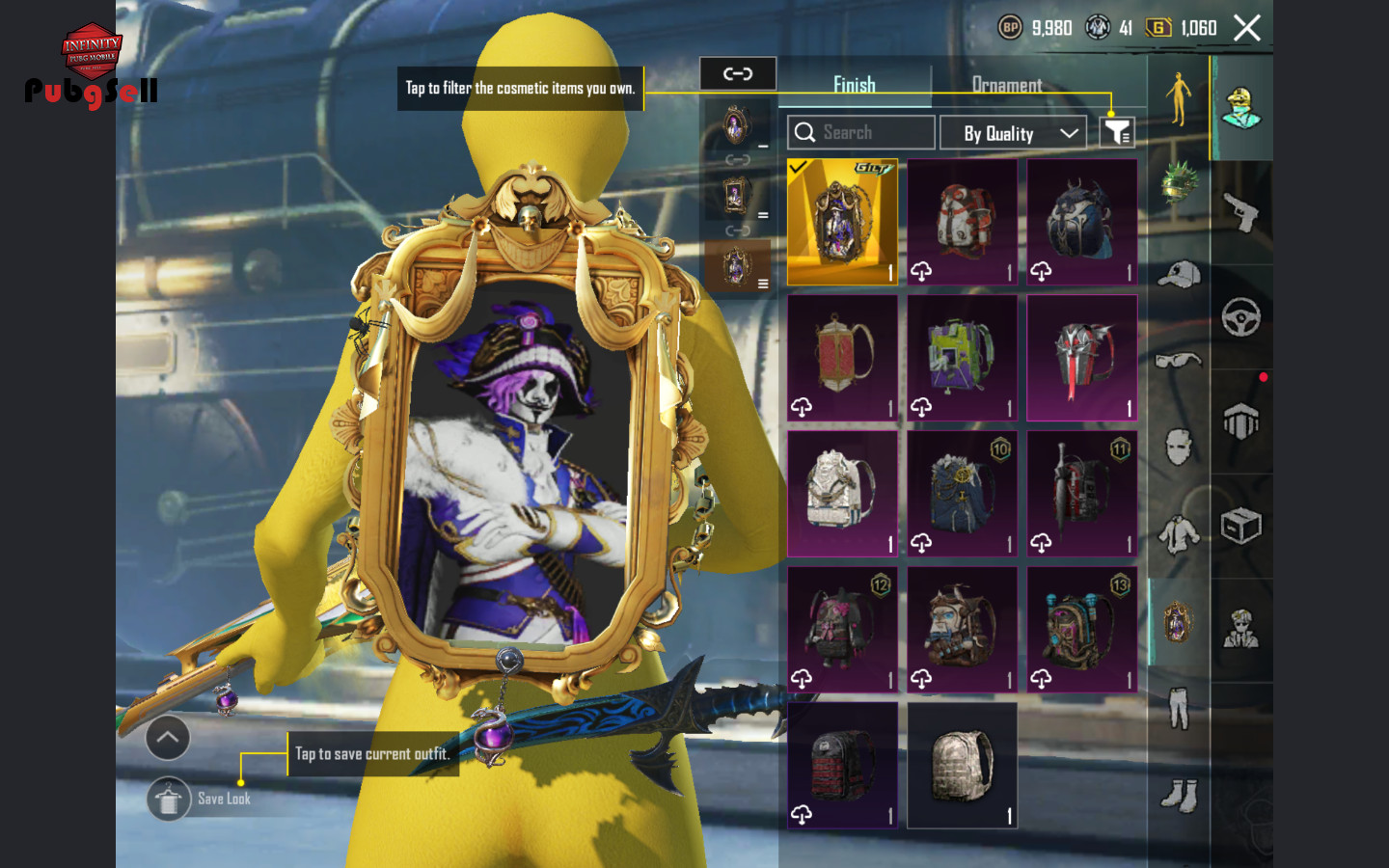
Task: Open the By Quality sort dropdown
Action: point(1013,133)
